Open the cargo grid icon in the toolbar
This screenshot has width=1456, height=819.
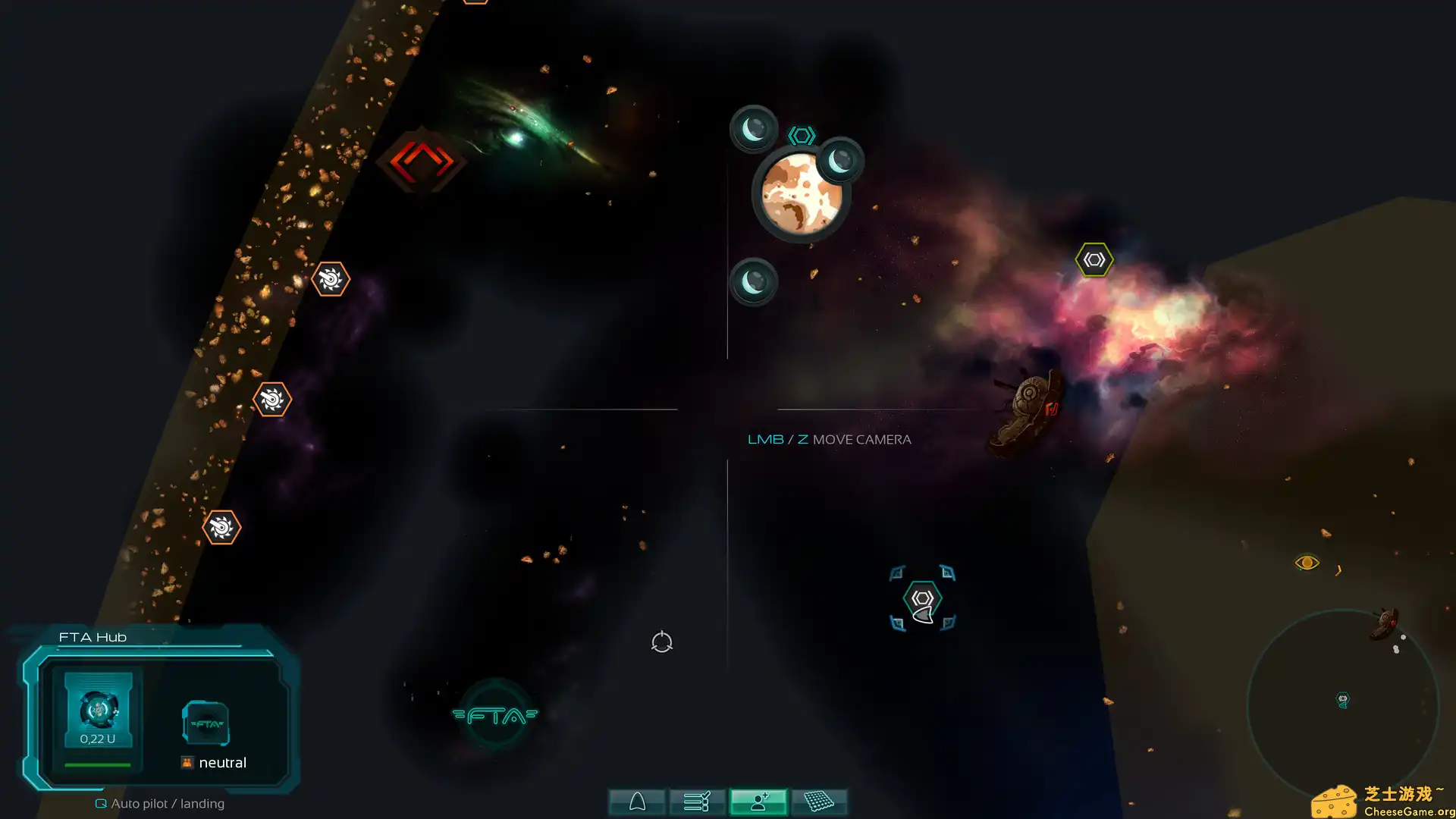point(821,801)
